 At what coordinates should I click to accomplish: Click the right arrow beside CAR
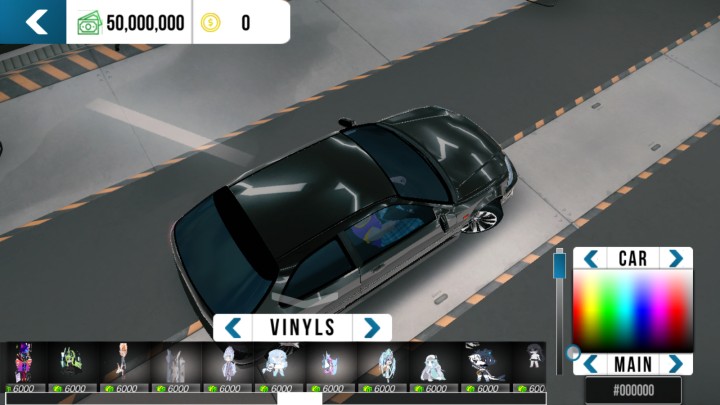coord(676,259)
